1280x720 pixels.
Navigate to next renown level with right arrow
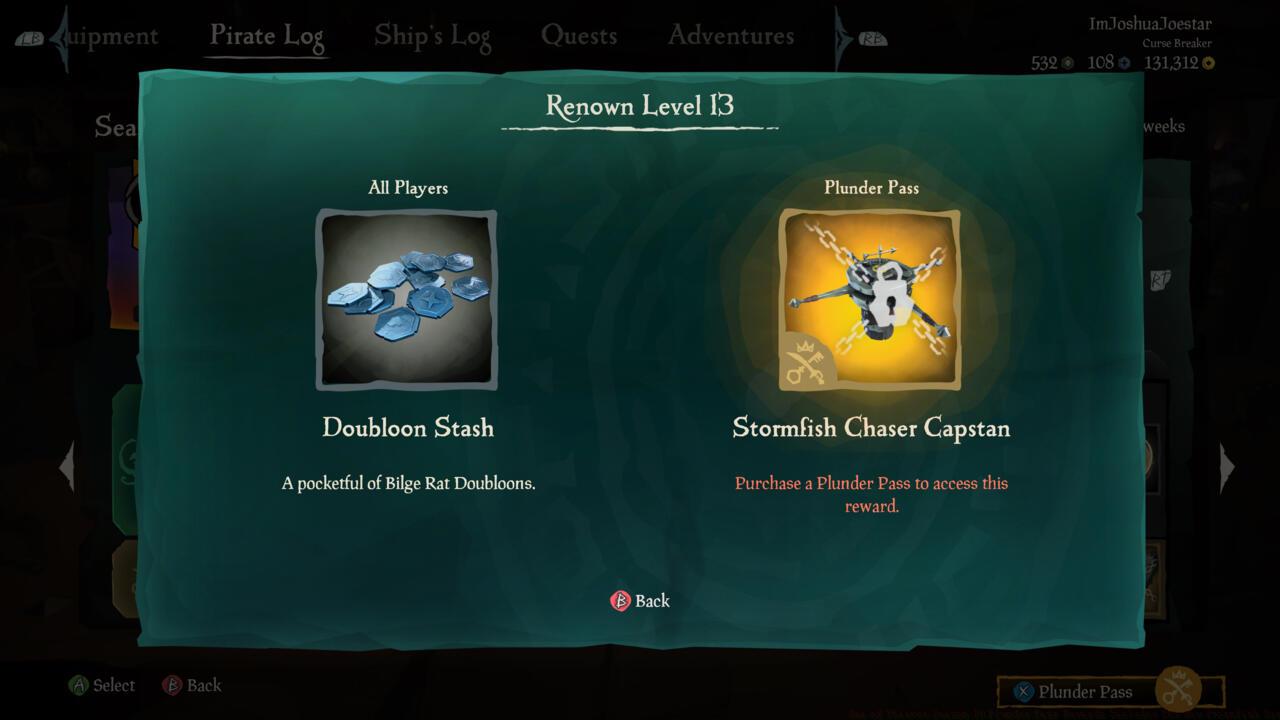pos(1228,466)
